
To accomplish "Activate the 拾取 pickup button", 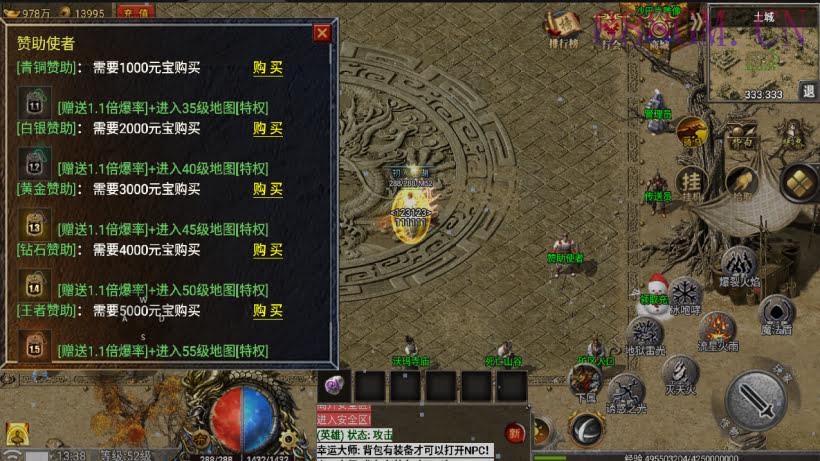I will 740,183.
